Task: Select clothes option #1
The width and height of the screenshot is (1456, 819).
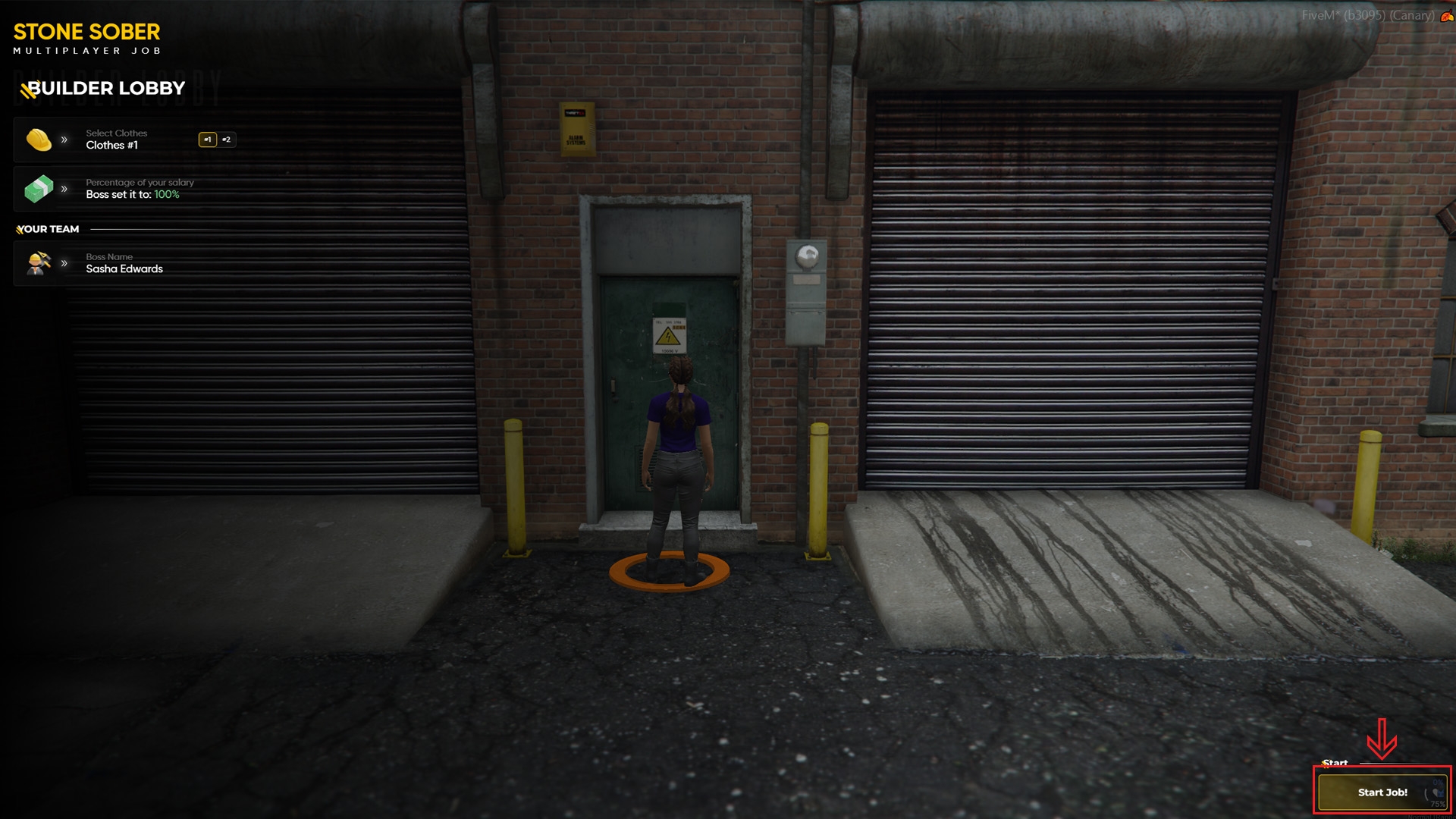Action: (x=207, y=140)
